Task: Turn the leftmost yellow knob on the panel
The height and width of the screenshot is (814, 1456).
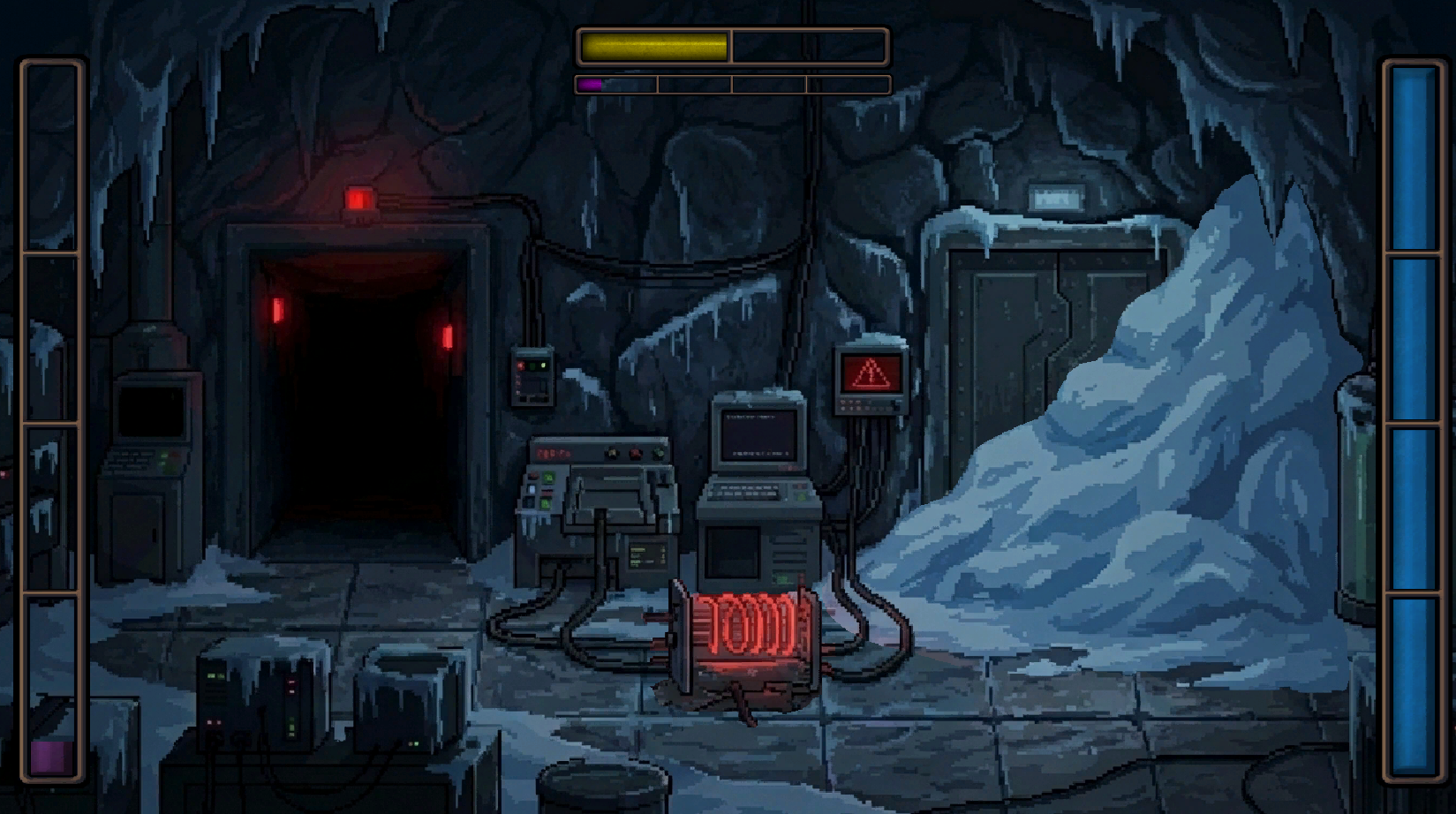Action: point(613,453)
